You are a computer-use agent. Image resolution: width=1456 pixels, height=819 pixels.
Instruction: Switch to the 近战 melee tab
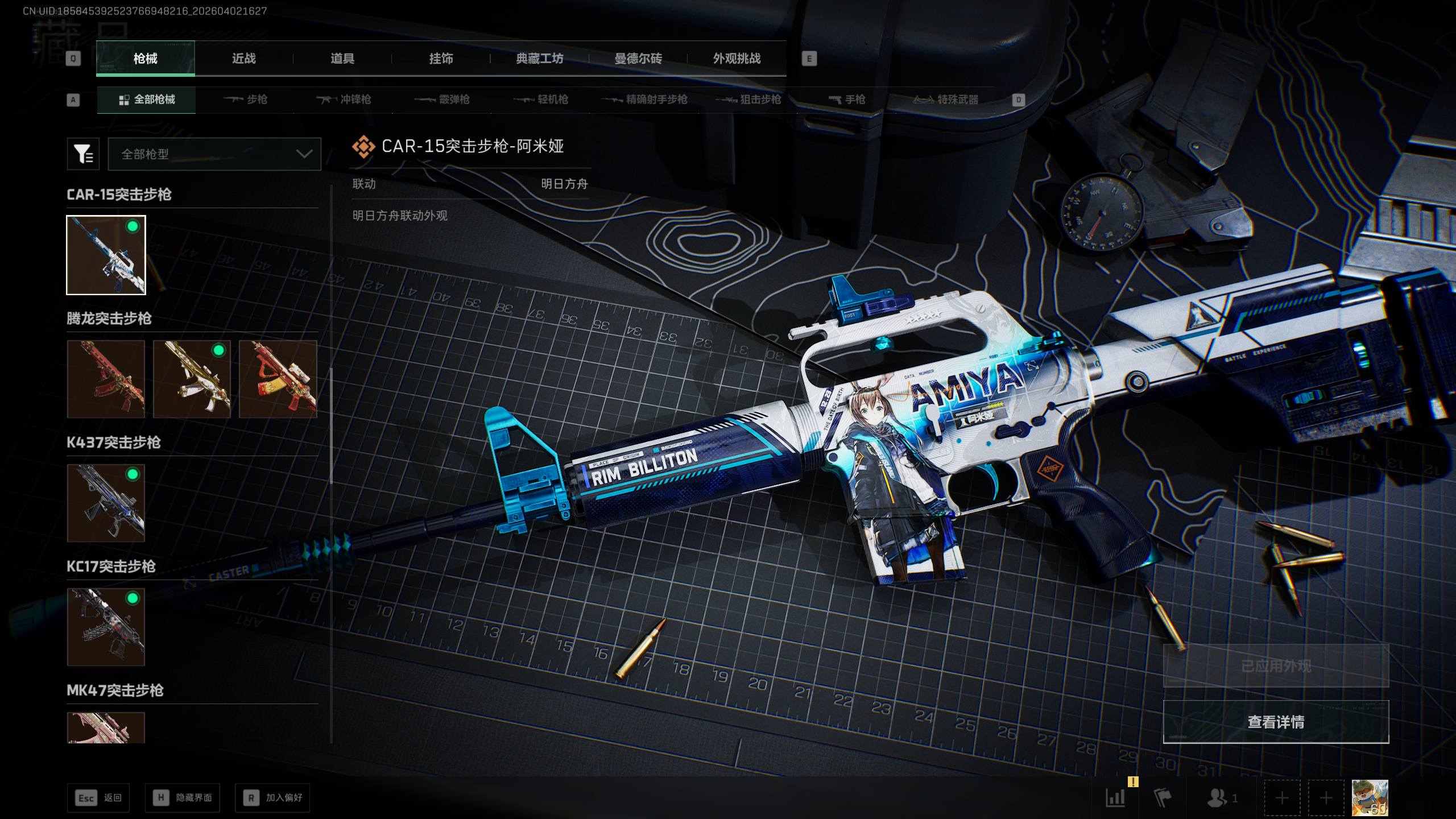click(243, 59)
